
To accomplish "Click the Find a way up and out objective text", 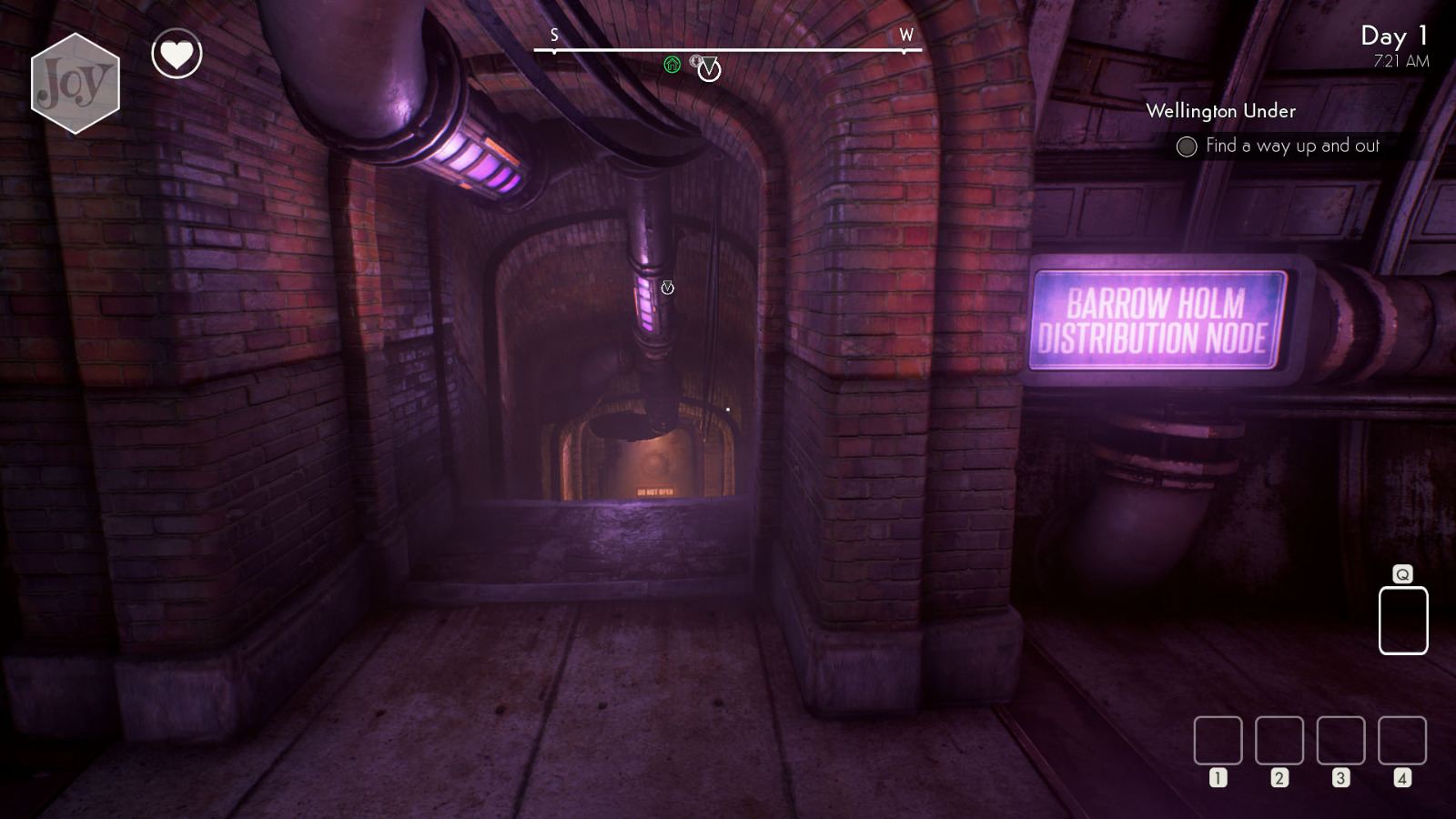I will pos(1292,146).
